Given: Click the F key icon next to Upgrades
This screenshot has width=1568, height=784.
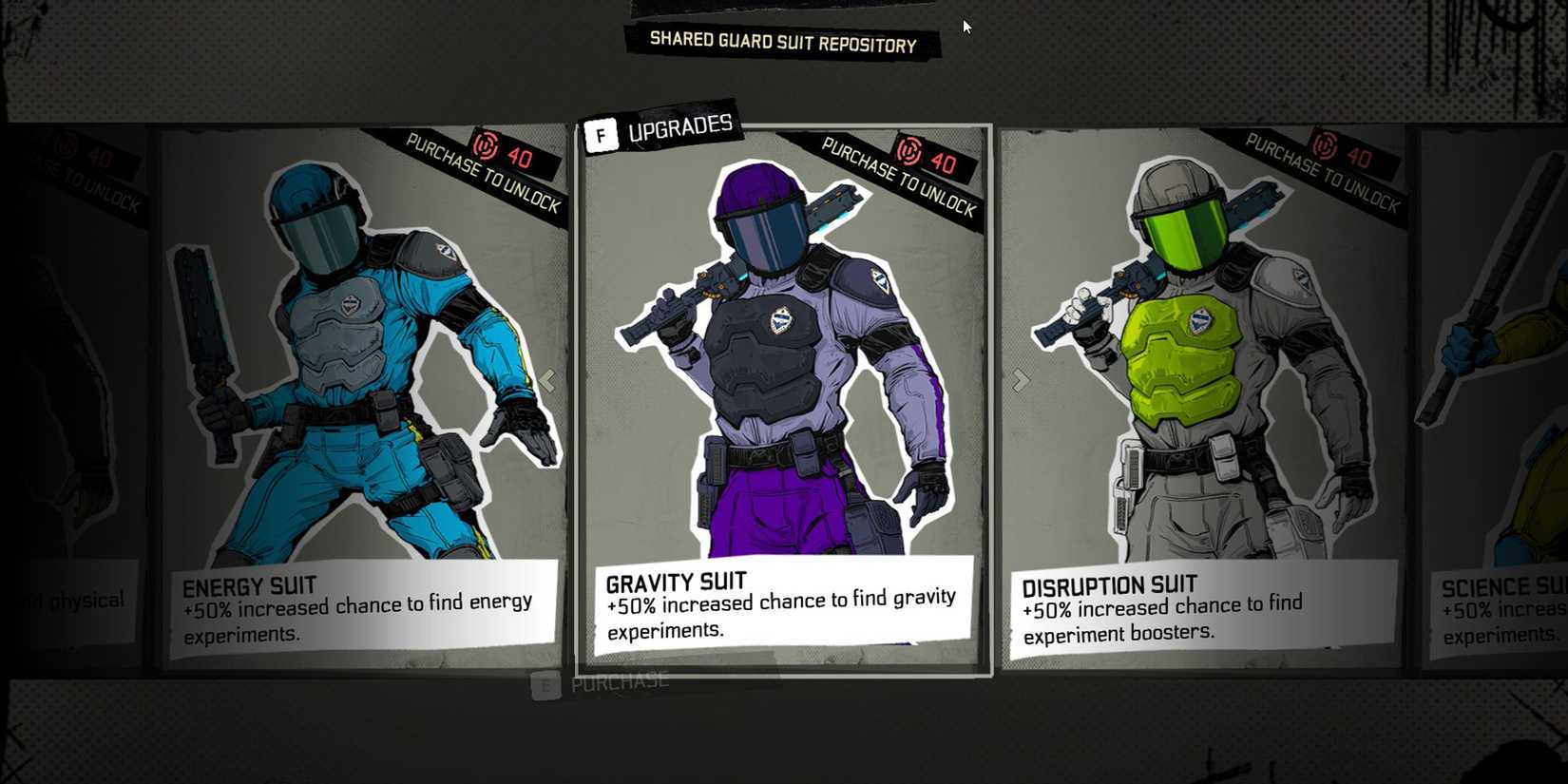Looking at the screenshot, I should tap(602, 134).
